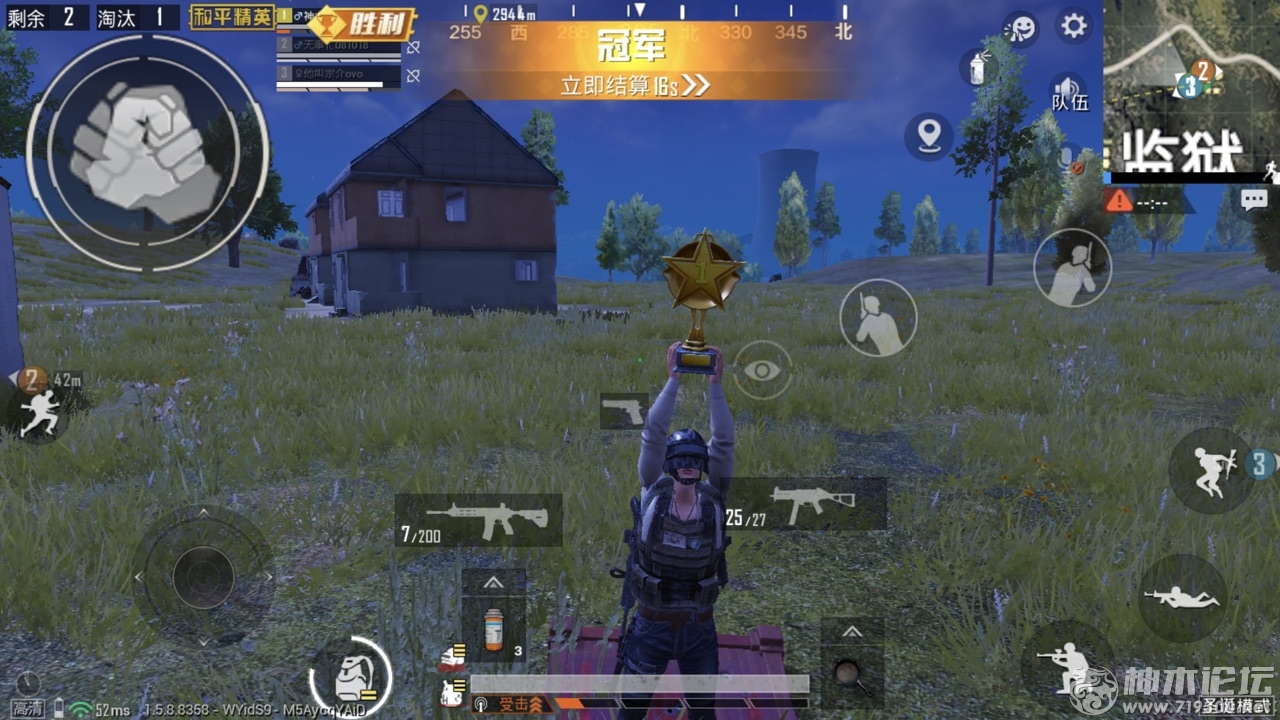Open the settings gear menu
Image resolution: width=1280 pixels, height=720 pixels.
click(x=1074, y=25)
